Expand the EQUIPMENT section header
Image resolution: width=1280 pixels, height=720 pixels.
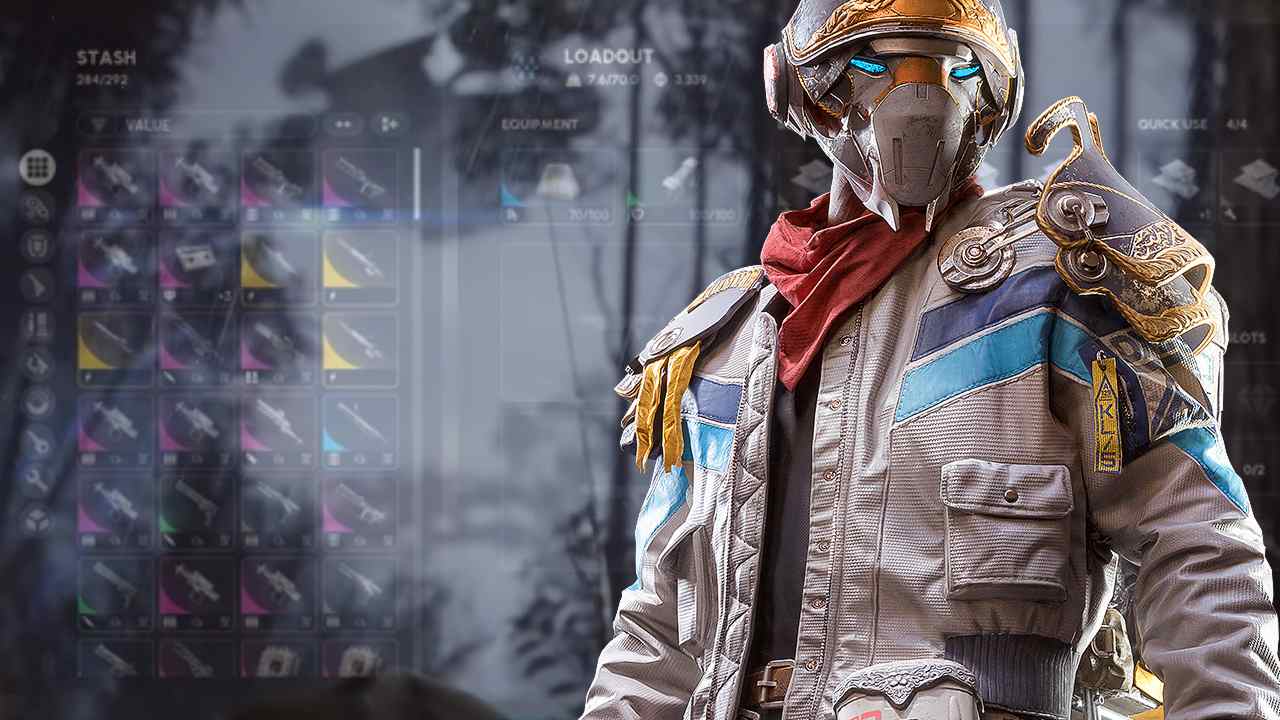[527, 124]
